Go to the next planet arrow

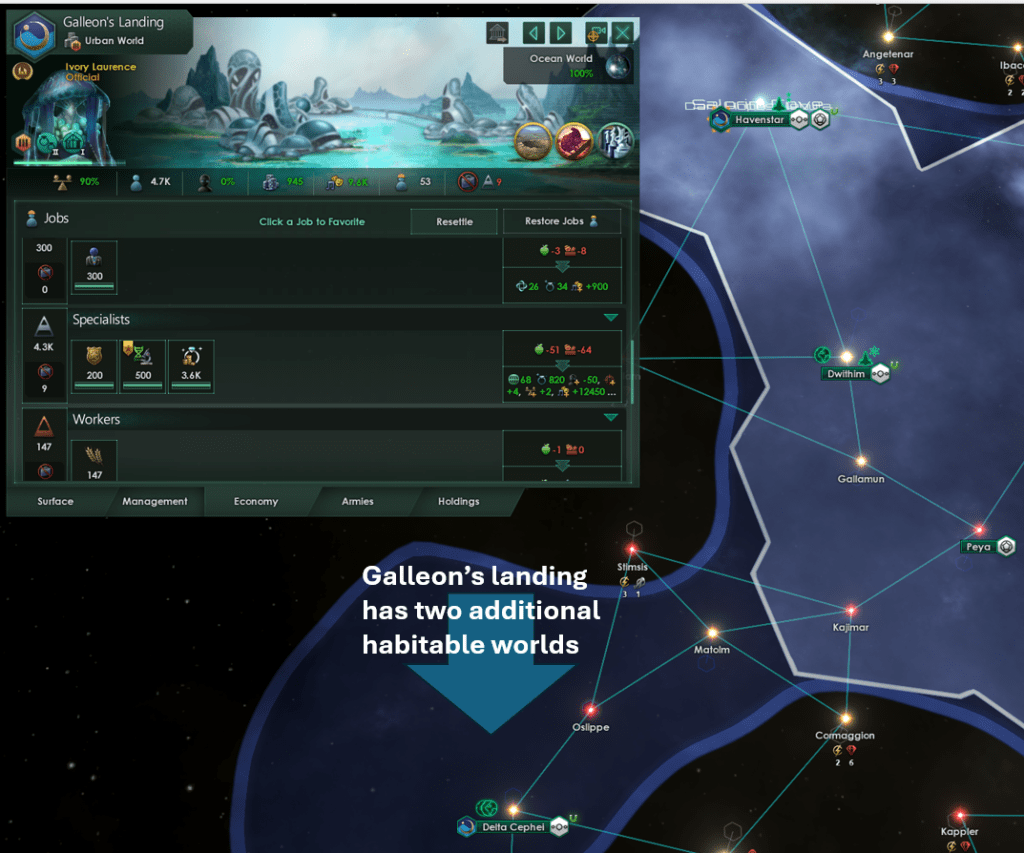point(561,33)
